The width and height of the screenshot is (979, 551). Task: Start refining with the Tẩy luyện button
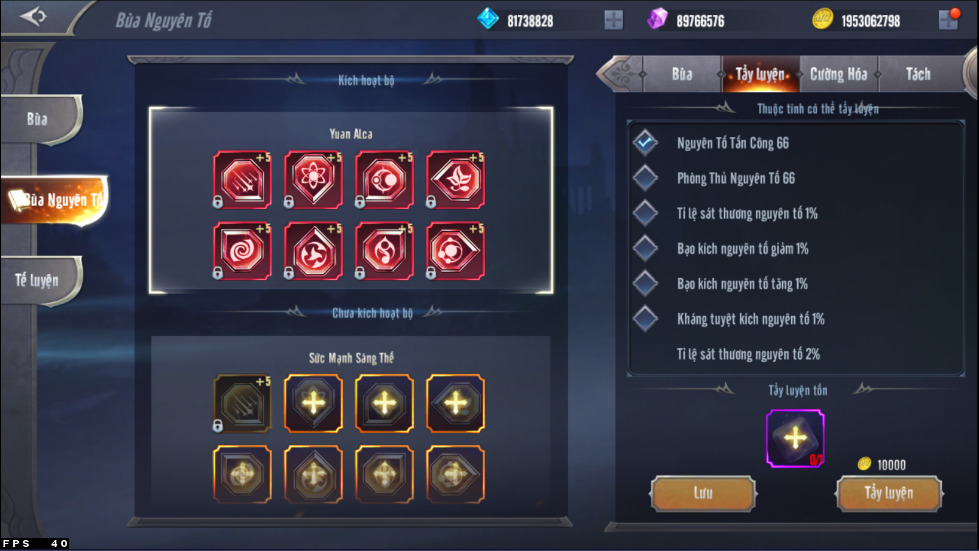tap(888, 493)
